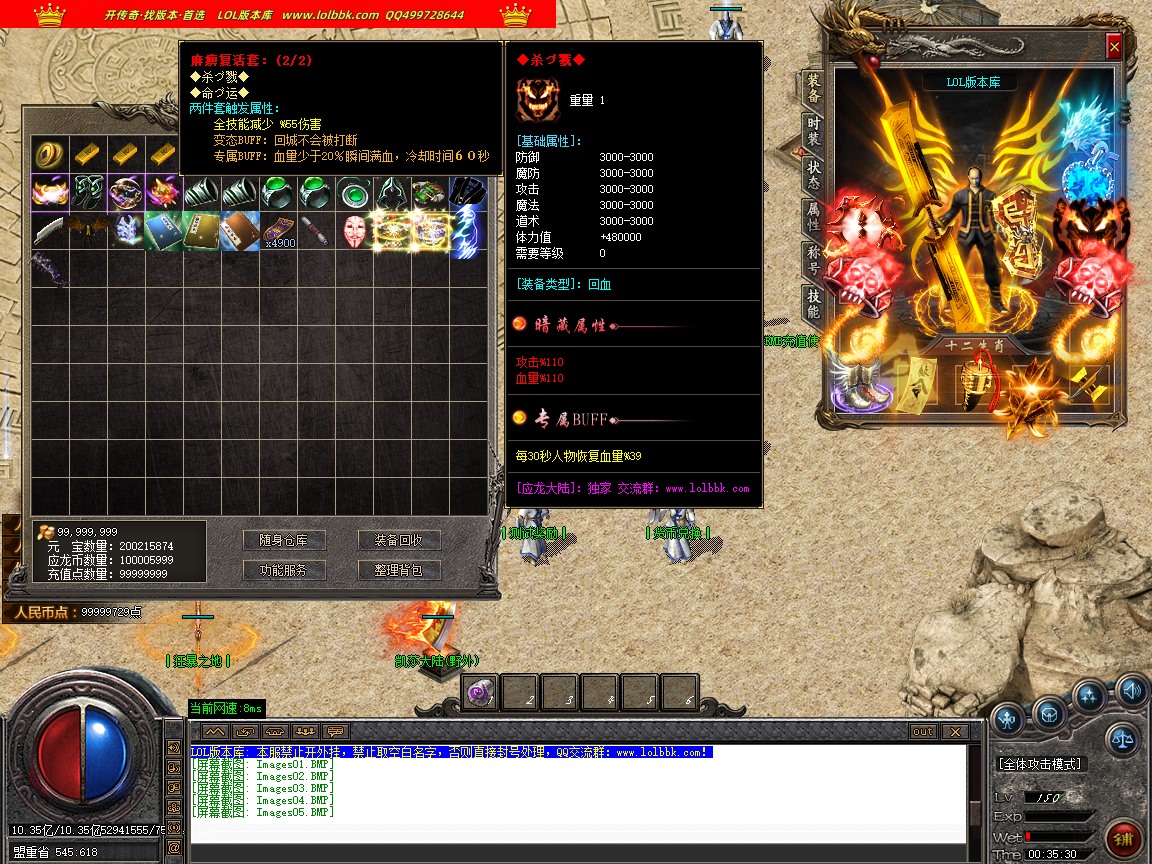Show the 属性 attributes tab
The image size is (1152, 864).
click(x=814, y=219)
